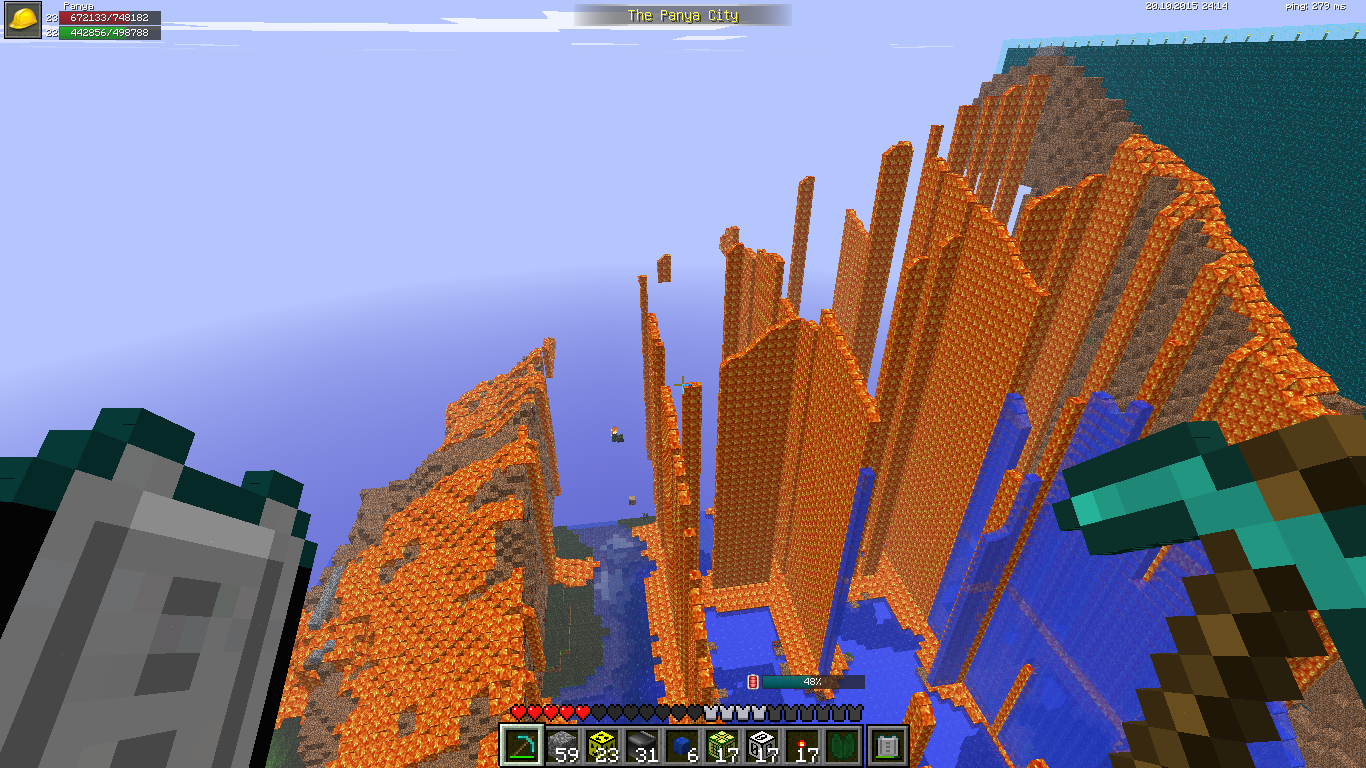Click the yellow hard hat icon
1366x768 pixels.
point(23,20)
